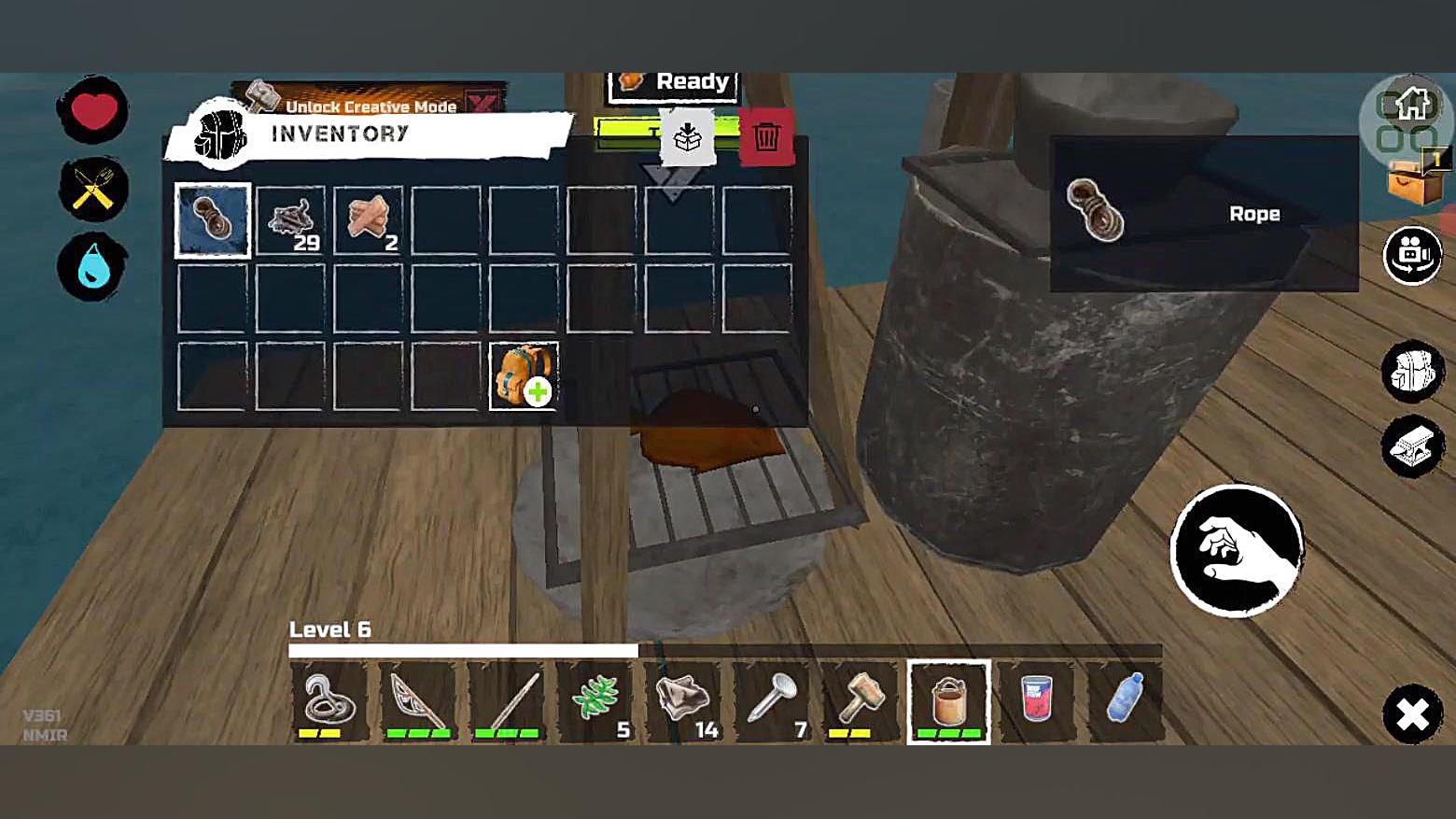Choose the water bottle hotbar slot
Screen dimensions: 1456x819
pos(1125,702)
